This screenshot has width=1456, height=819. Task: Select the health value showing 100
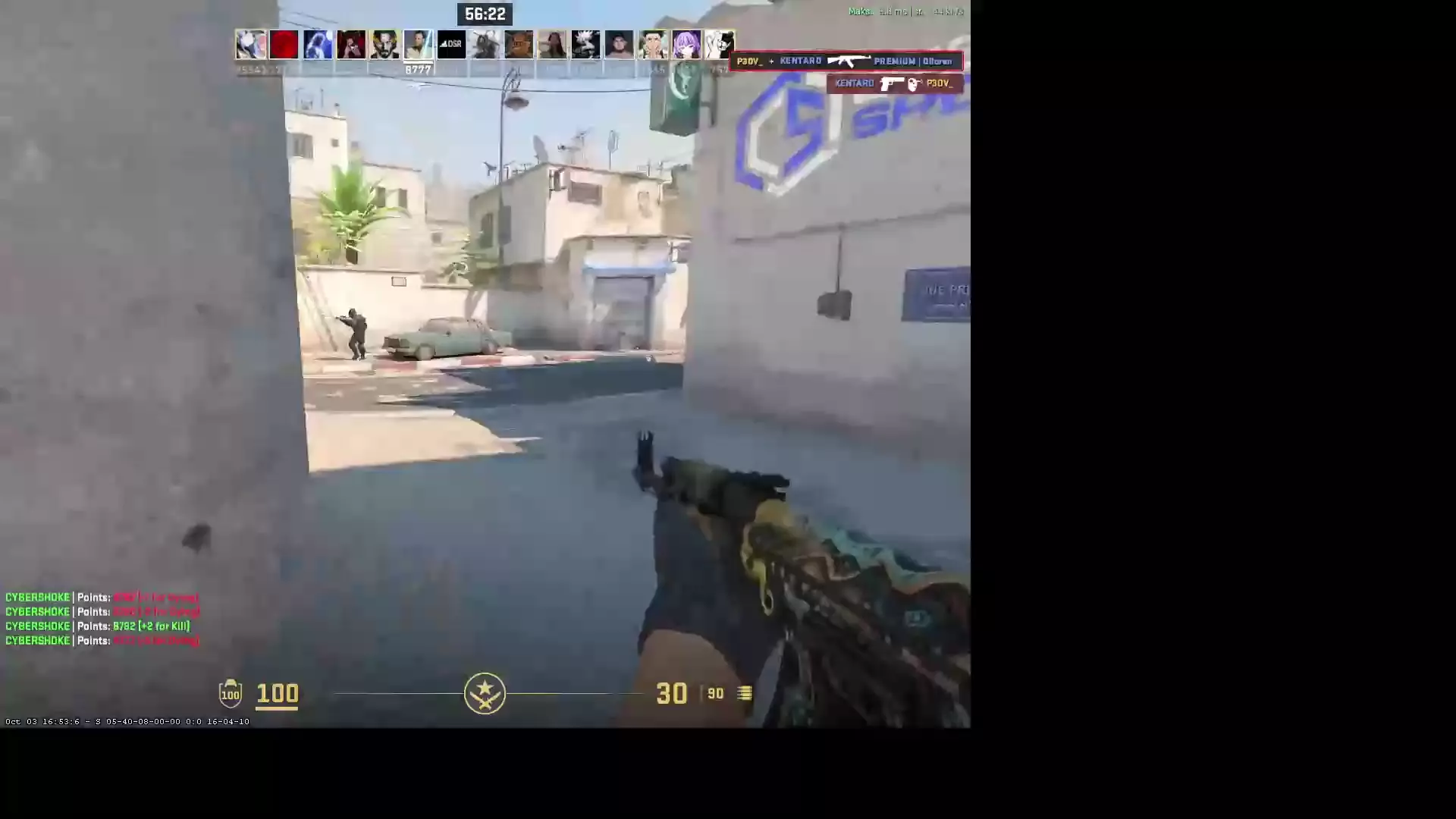[276, 693]
